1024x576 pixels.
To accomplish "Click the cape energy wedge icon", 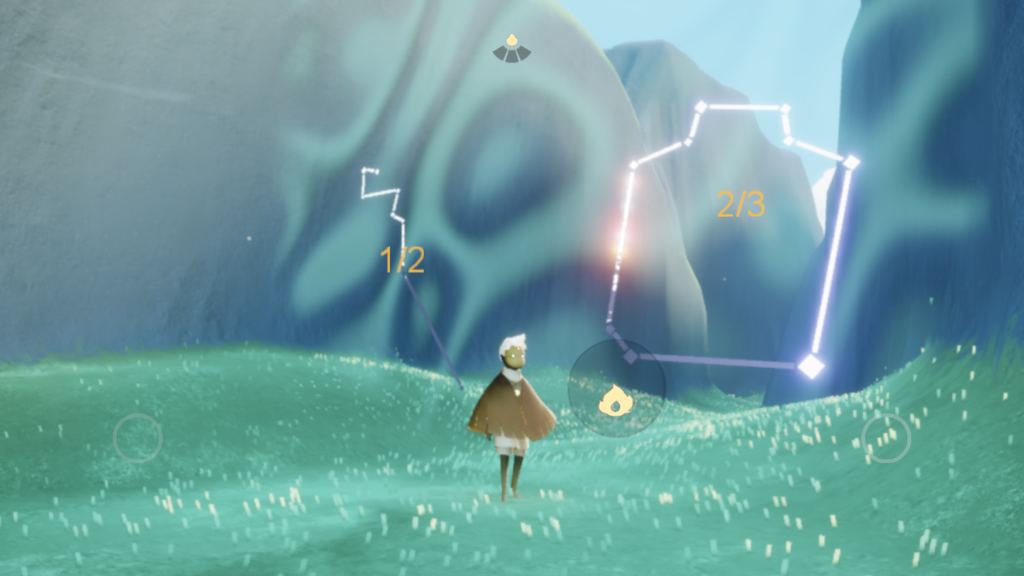I will (x=511, y=48).
